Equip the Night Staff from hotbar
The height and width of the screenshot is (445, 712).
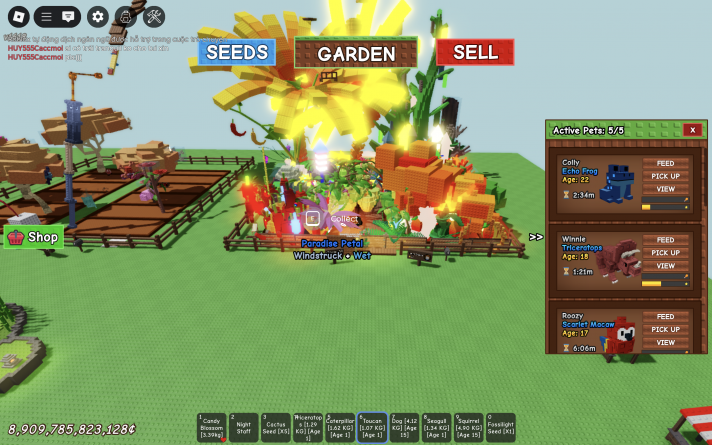pyautogui.click(x=243, y=427)
